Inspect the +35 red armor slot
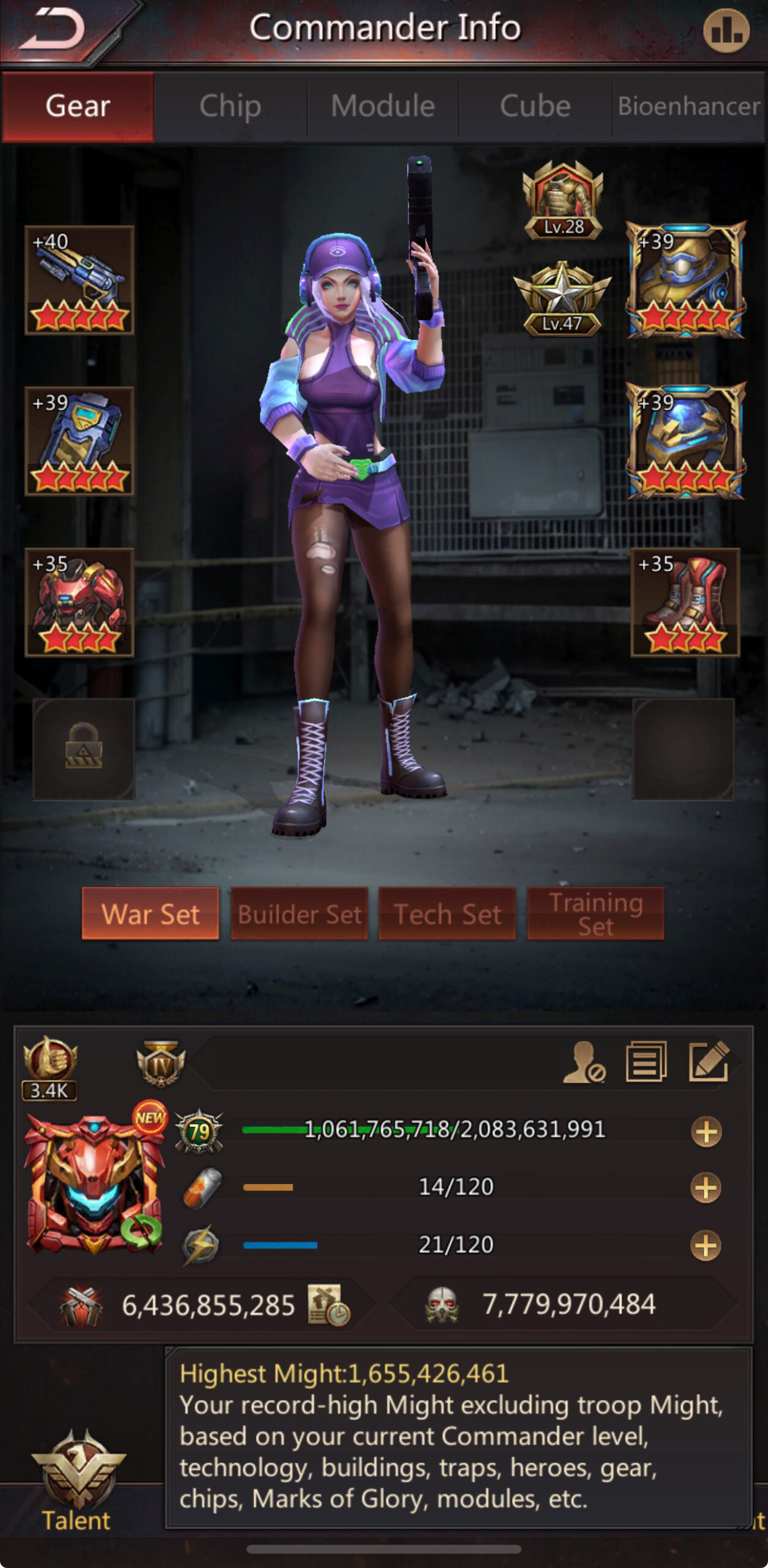 click(80, 602)
